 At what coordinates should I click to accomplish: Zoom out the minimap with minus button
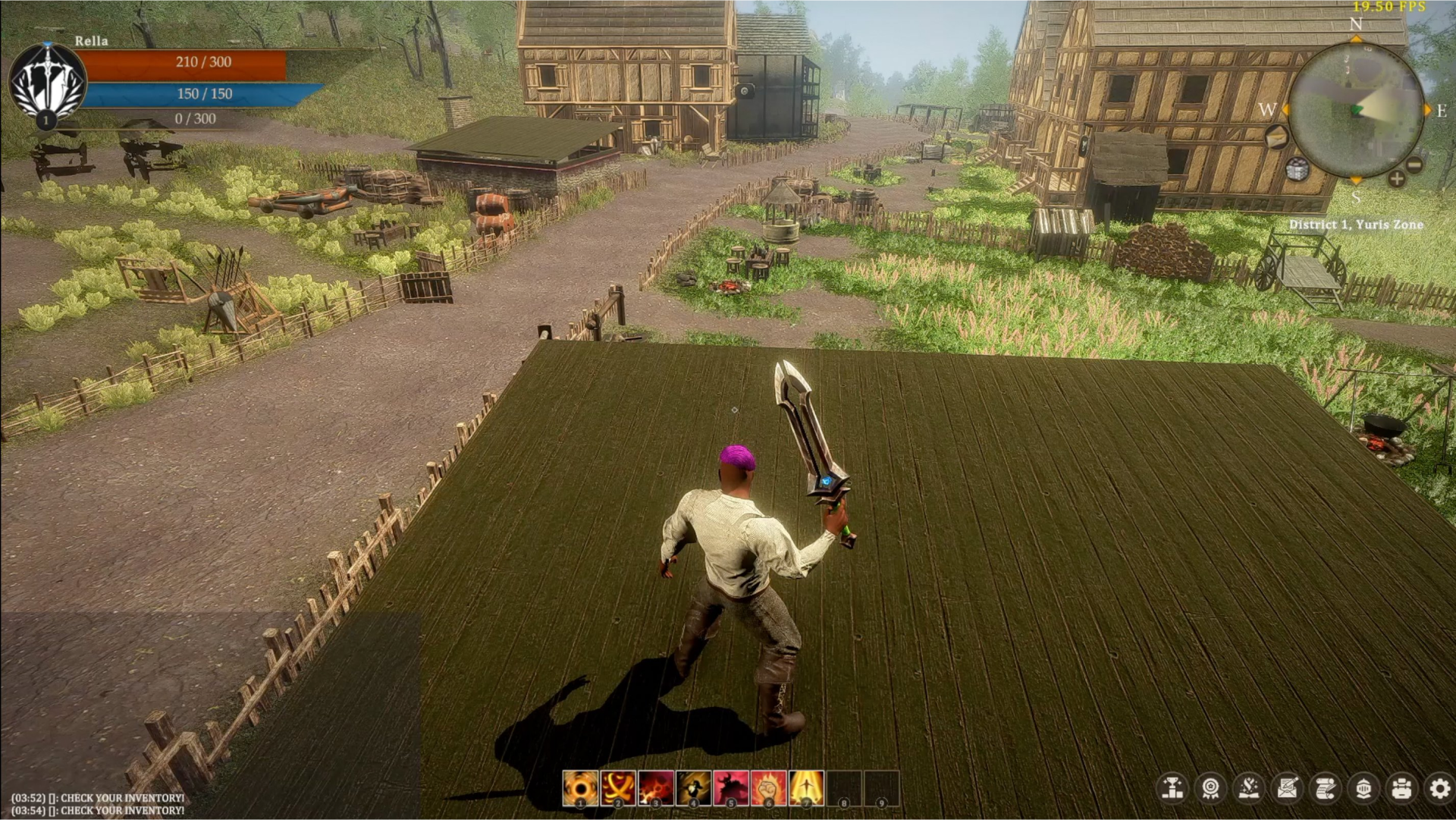pos(1415,165)
